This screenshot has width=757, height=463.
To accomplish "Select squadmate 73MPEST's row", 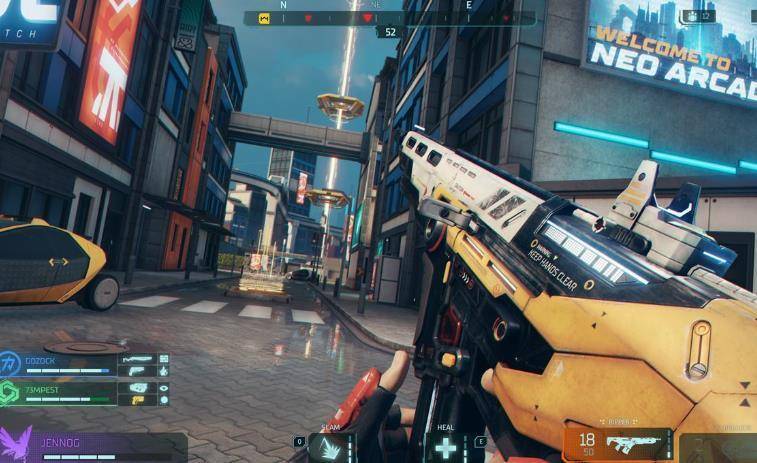I will (x=84, y=392).
